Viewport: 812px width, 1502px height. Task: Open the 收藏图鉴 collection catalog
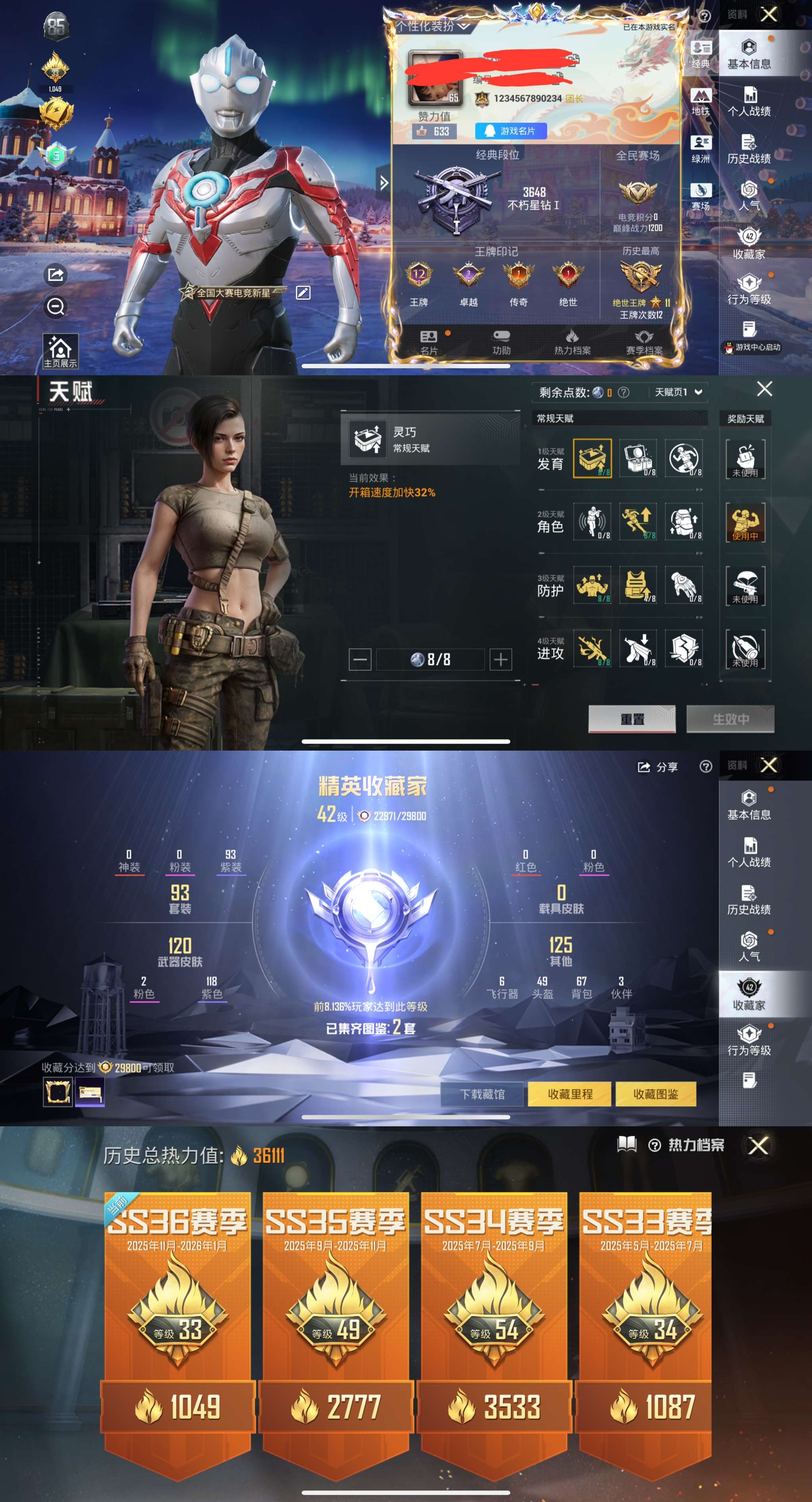pos(656,1094)
